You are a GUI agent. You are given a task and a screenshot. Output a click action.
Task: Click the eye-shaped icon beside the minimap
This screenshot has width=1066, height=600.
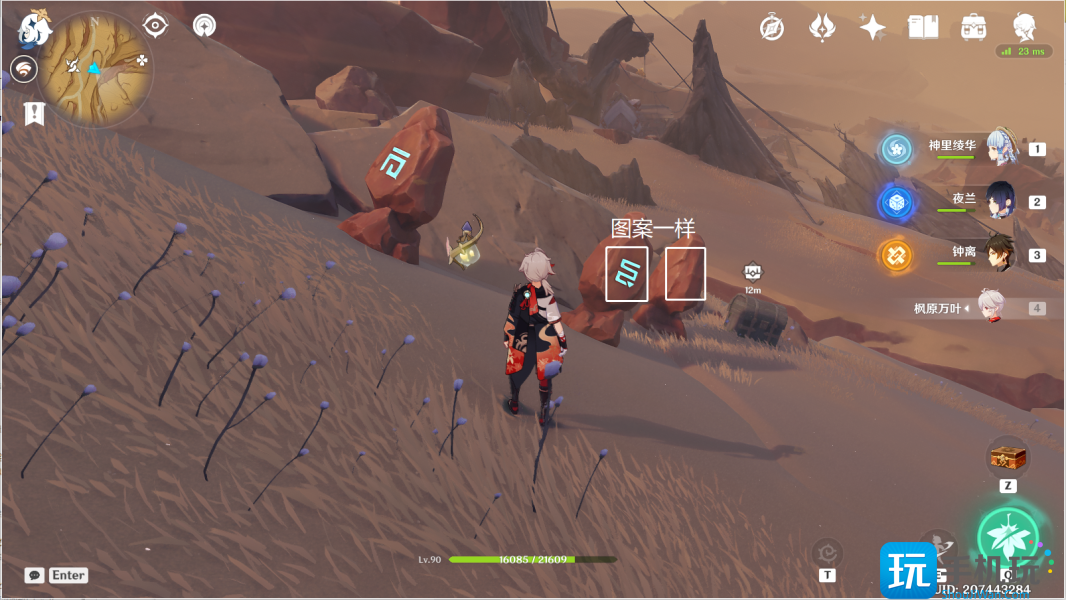(x=155, y=25)
